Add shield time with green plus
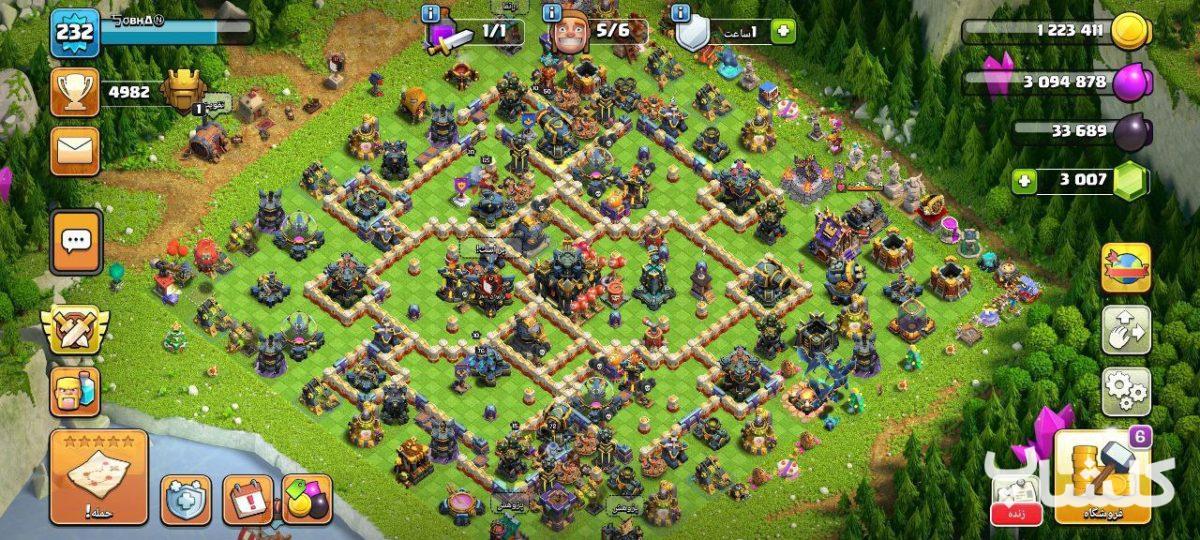Viewport: 1200px width, 540px height. tap(783, 31)
